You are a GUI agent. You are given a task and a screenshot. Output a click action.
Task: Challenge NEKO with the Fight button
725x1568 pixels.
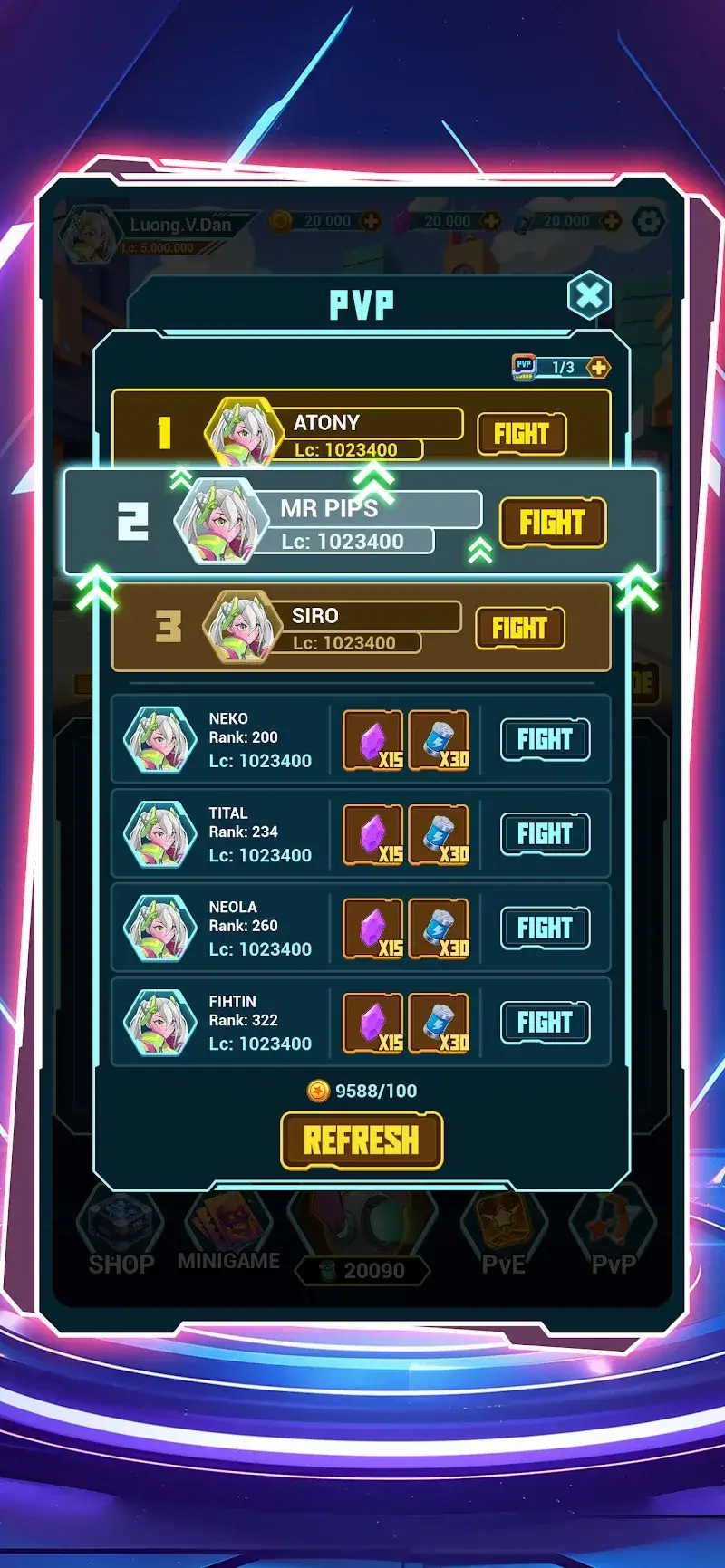[x=545, y=740]
